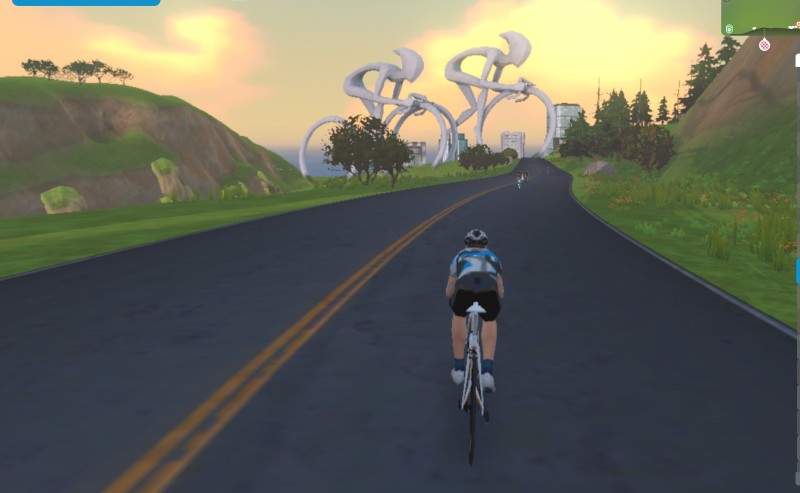This screenshot has width=800, height=493.
Task: Open the minimap in the corner
Action: 760,17
